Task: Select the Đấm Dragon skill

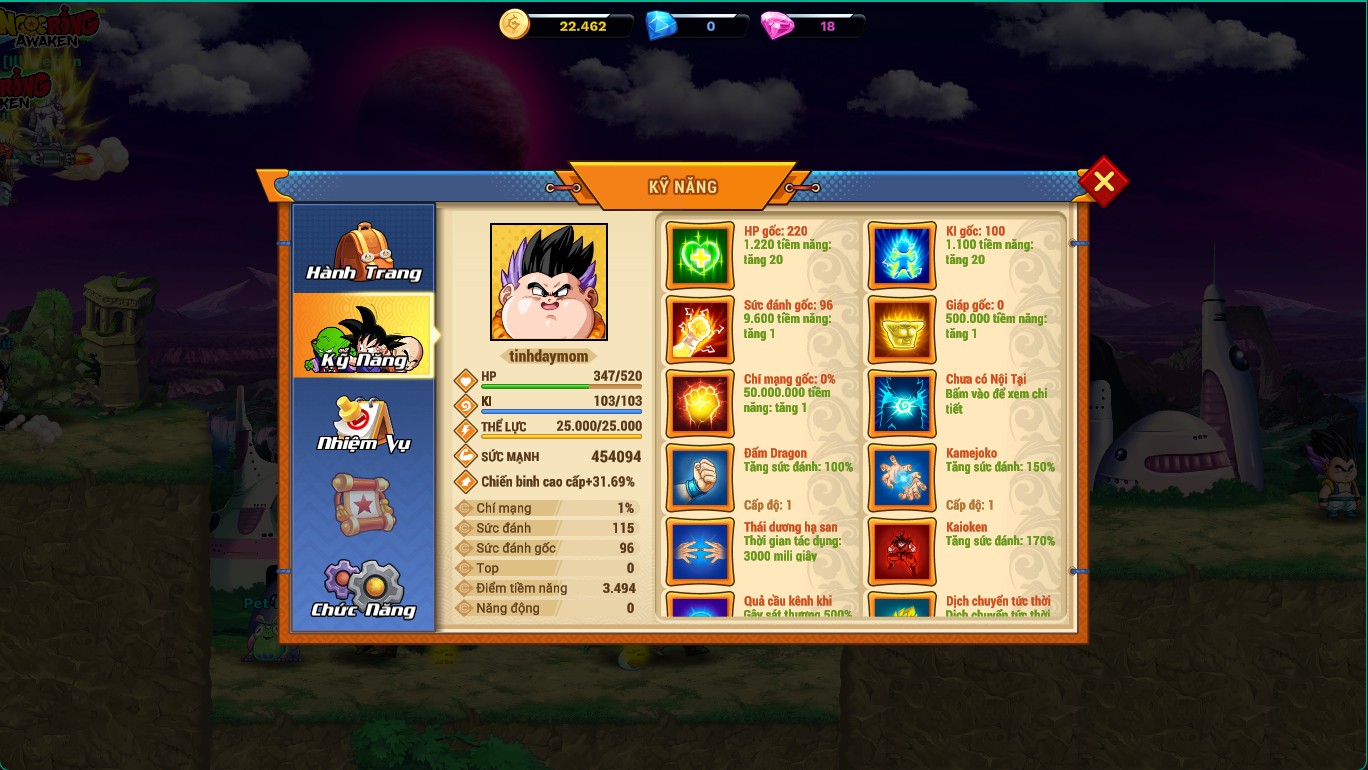Action: tap(700, 478)
